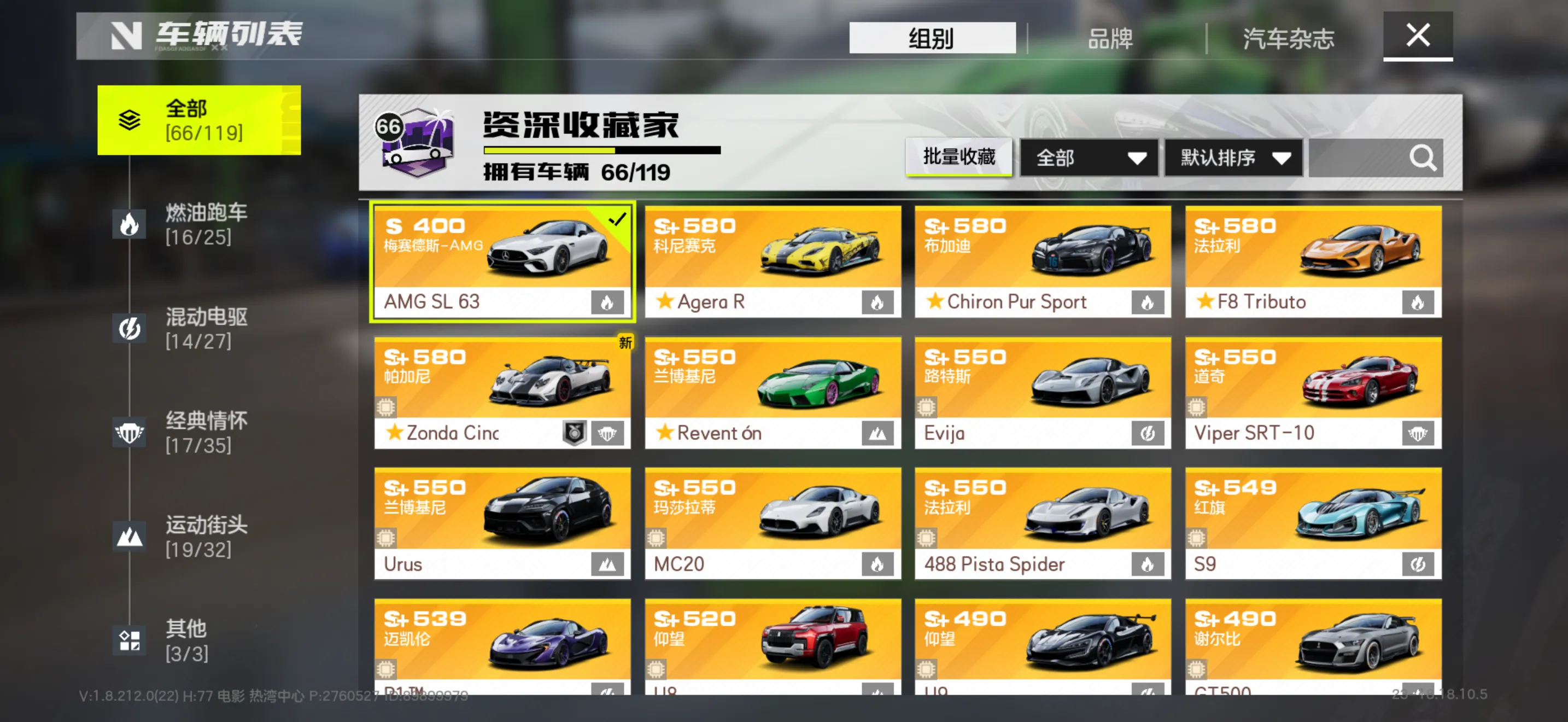
Task: Select the Viper SRT-10 card
Action: click(x=1313, y=393)
